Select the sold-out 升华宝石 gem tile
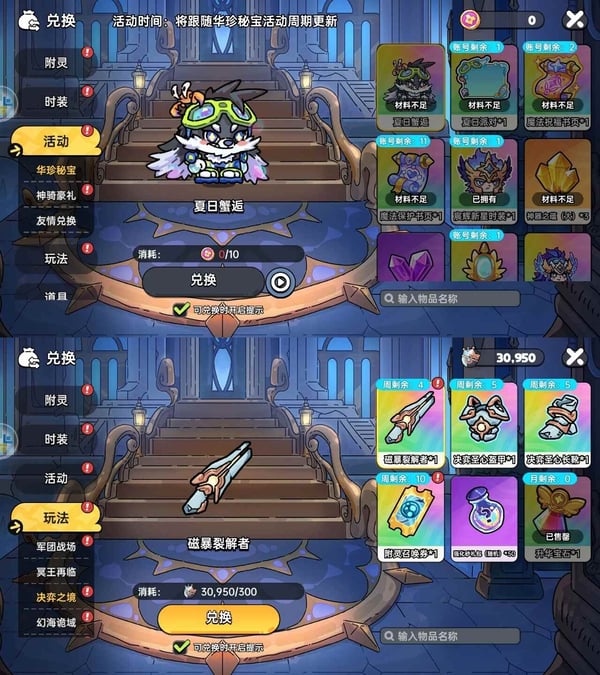Image resolution: width=600 pixels, height=675 pixels. (x=557, y=516)
